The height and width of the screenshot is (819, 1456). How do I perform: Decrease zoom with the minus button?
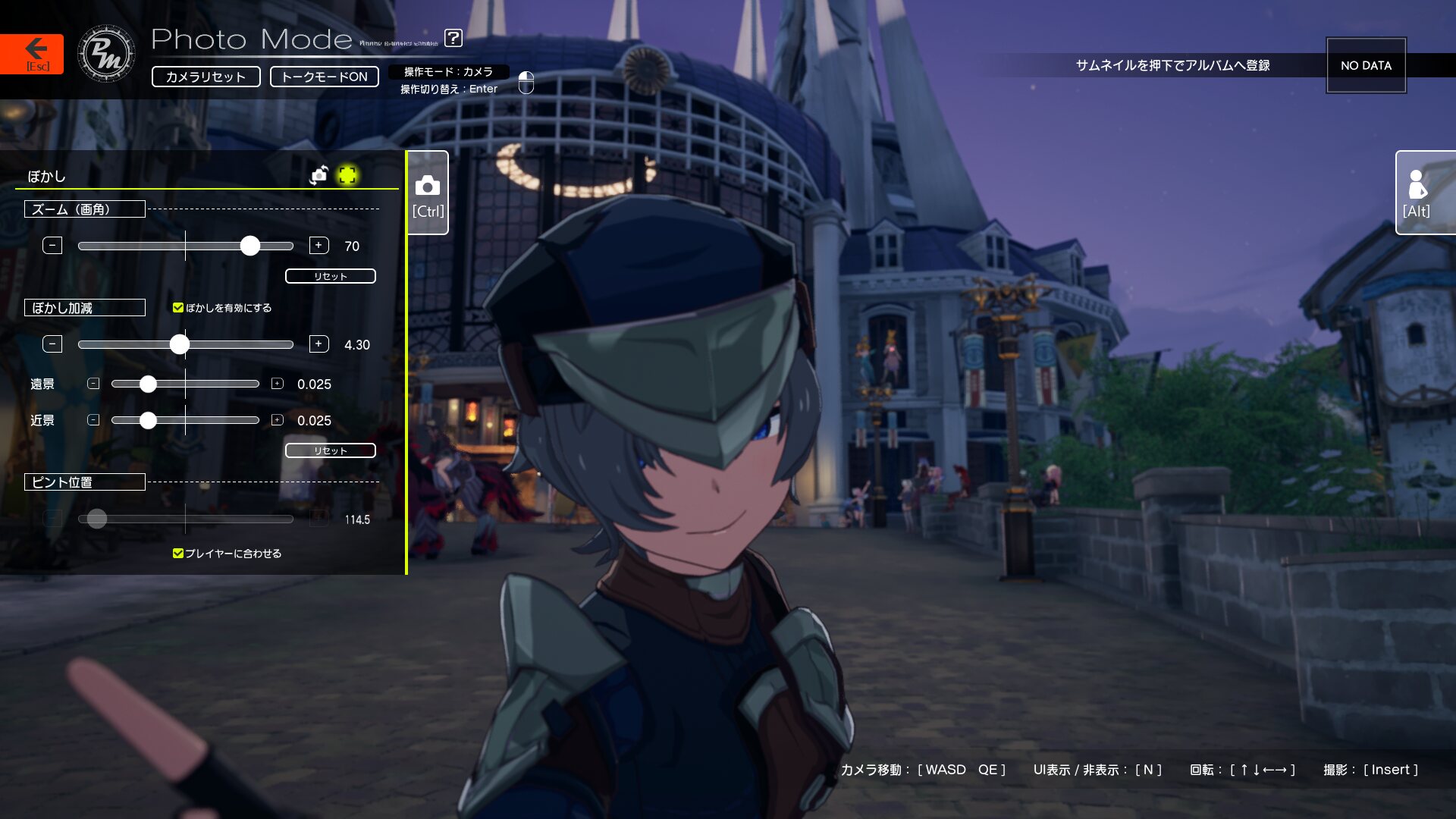coord(52,246)
